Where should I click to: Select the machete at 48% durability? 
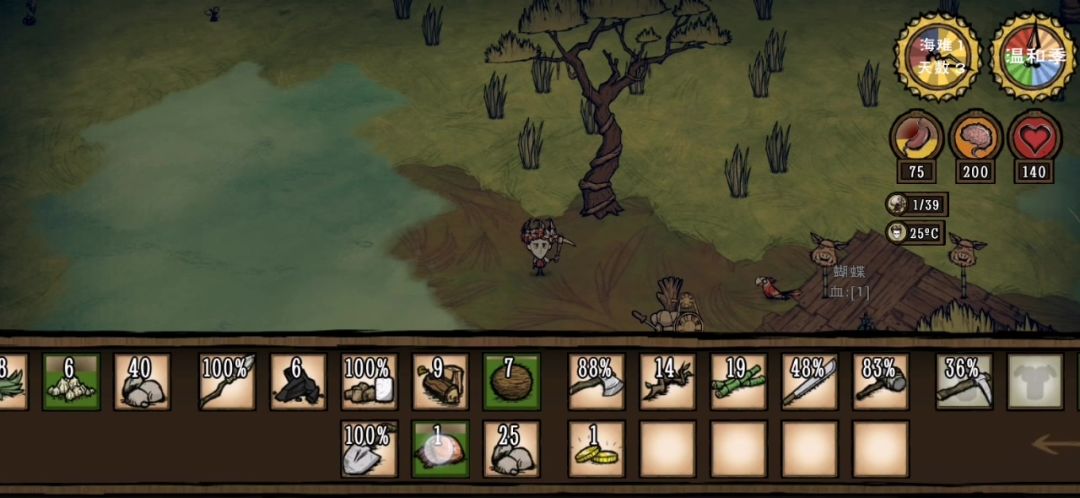point(810,381)
